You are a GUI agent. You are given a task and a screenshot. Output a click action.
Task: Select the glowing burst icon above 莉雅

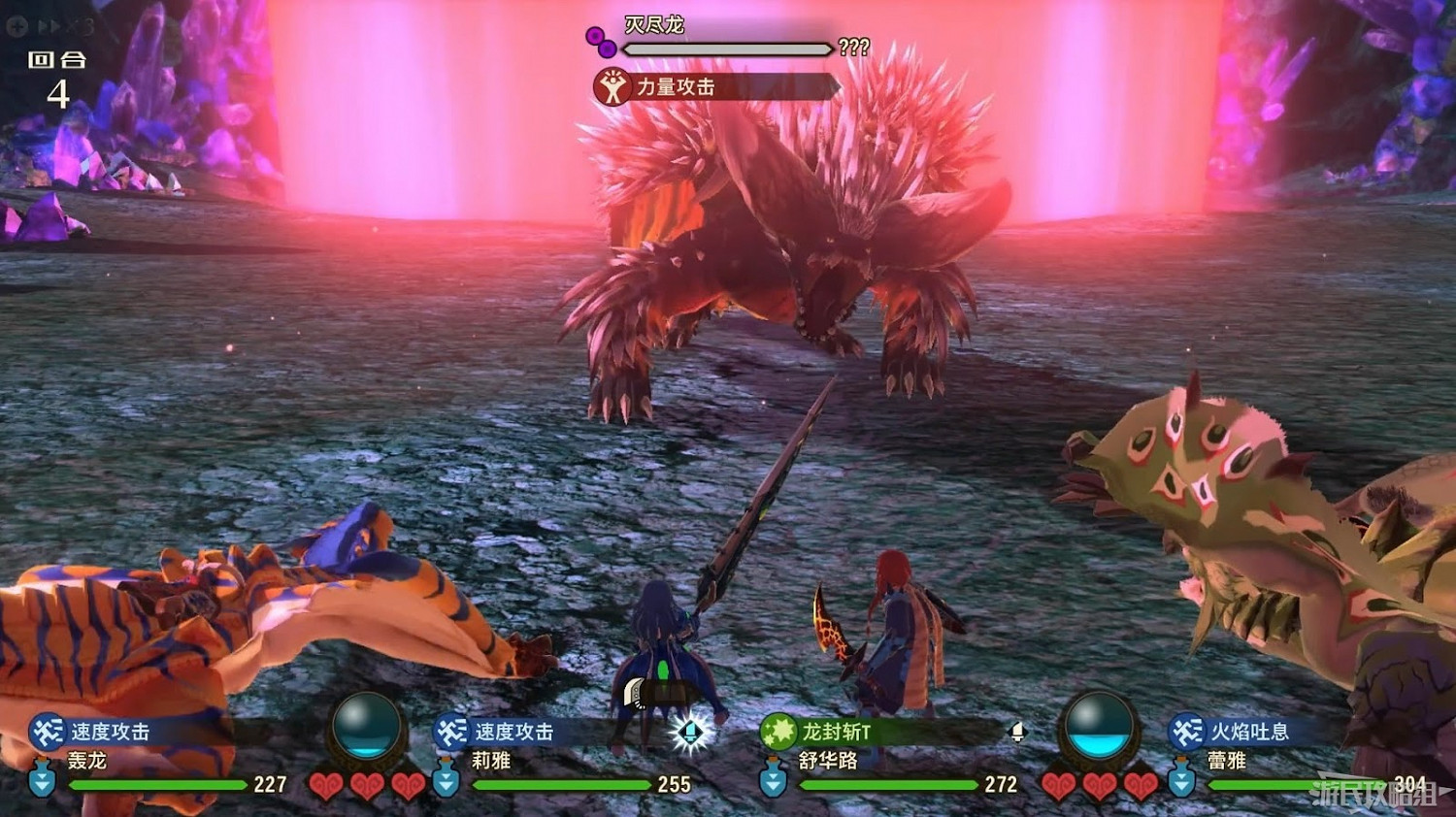tap(691, 734)
